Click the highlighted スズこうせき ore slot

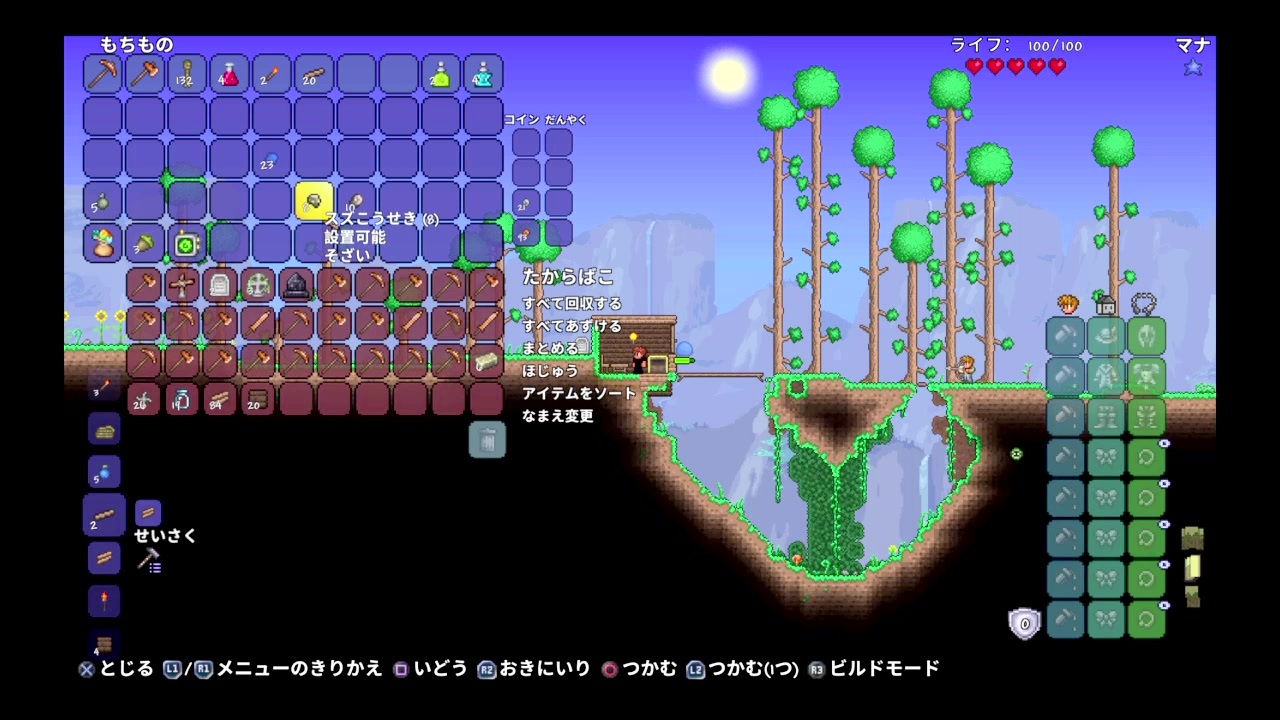[315, 201]
